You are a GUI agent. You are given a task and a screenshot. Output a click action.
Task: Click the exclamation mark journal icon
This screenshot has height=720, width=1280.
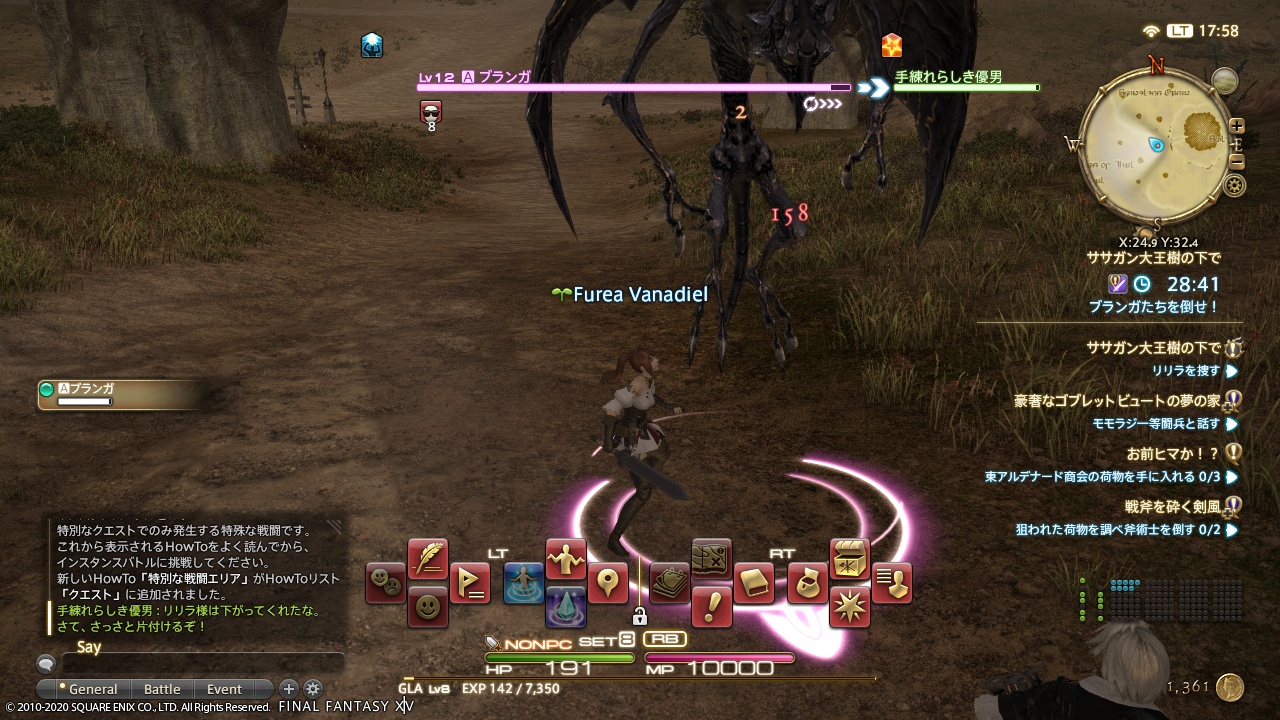[712, 606]
